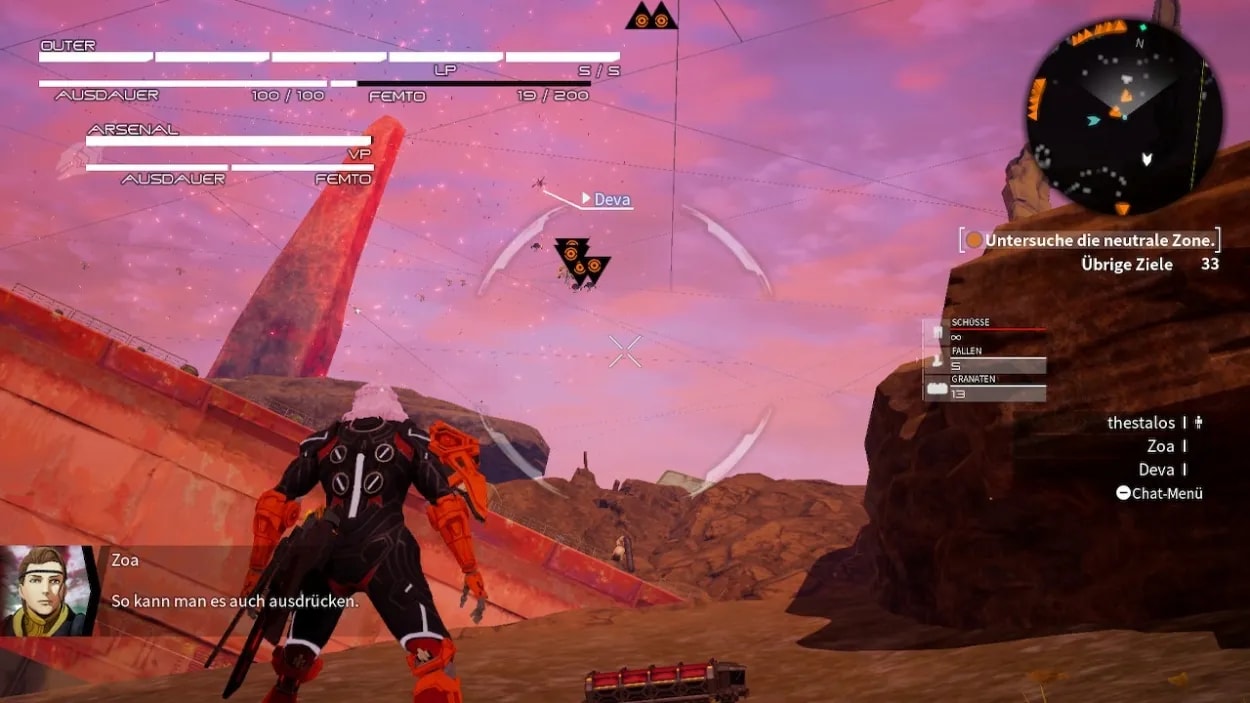The image size is (1250, 703).
Task: Select the Granaten weapon slot
Action: pyautogui.click(x=985, y=388)
